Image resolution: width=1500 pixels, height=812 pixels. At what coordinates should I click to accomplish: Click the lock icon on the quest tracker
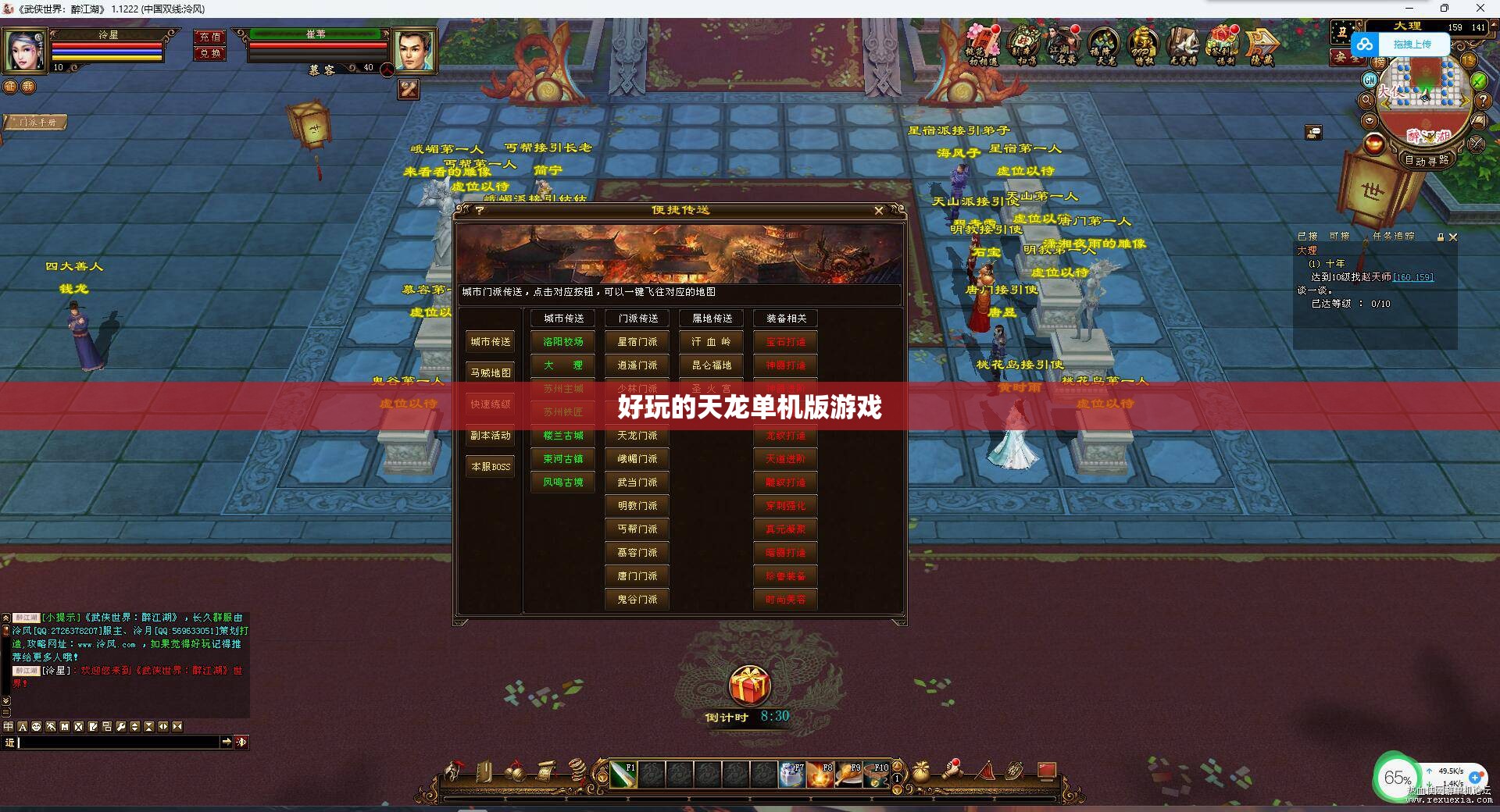click(1441, 237)
